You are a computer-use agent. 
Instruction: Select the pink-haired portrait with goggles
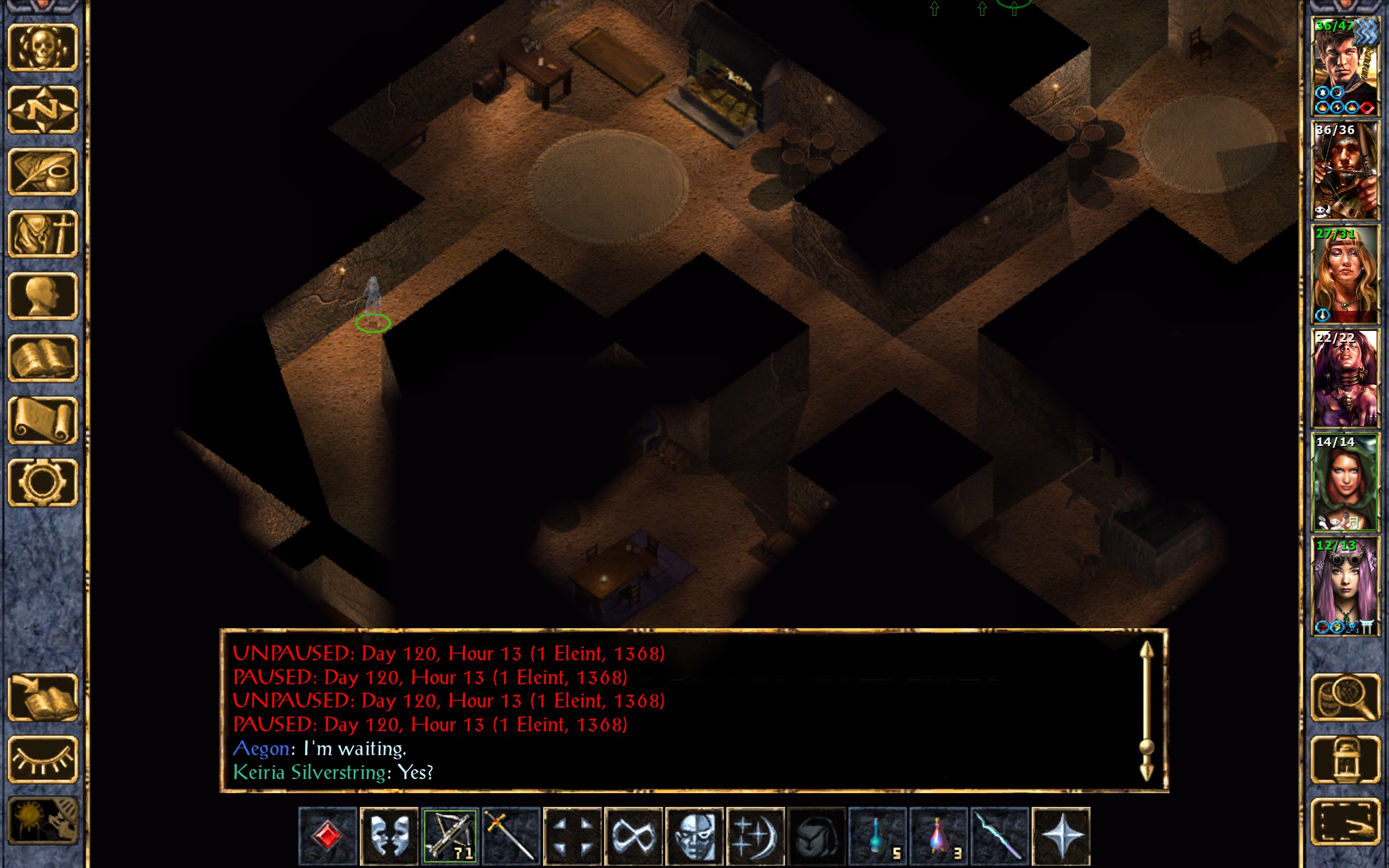click(1345, 586)
